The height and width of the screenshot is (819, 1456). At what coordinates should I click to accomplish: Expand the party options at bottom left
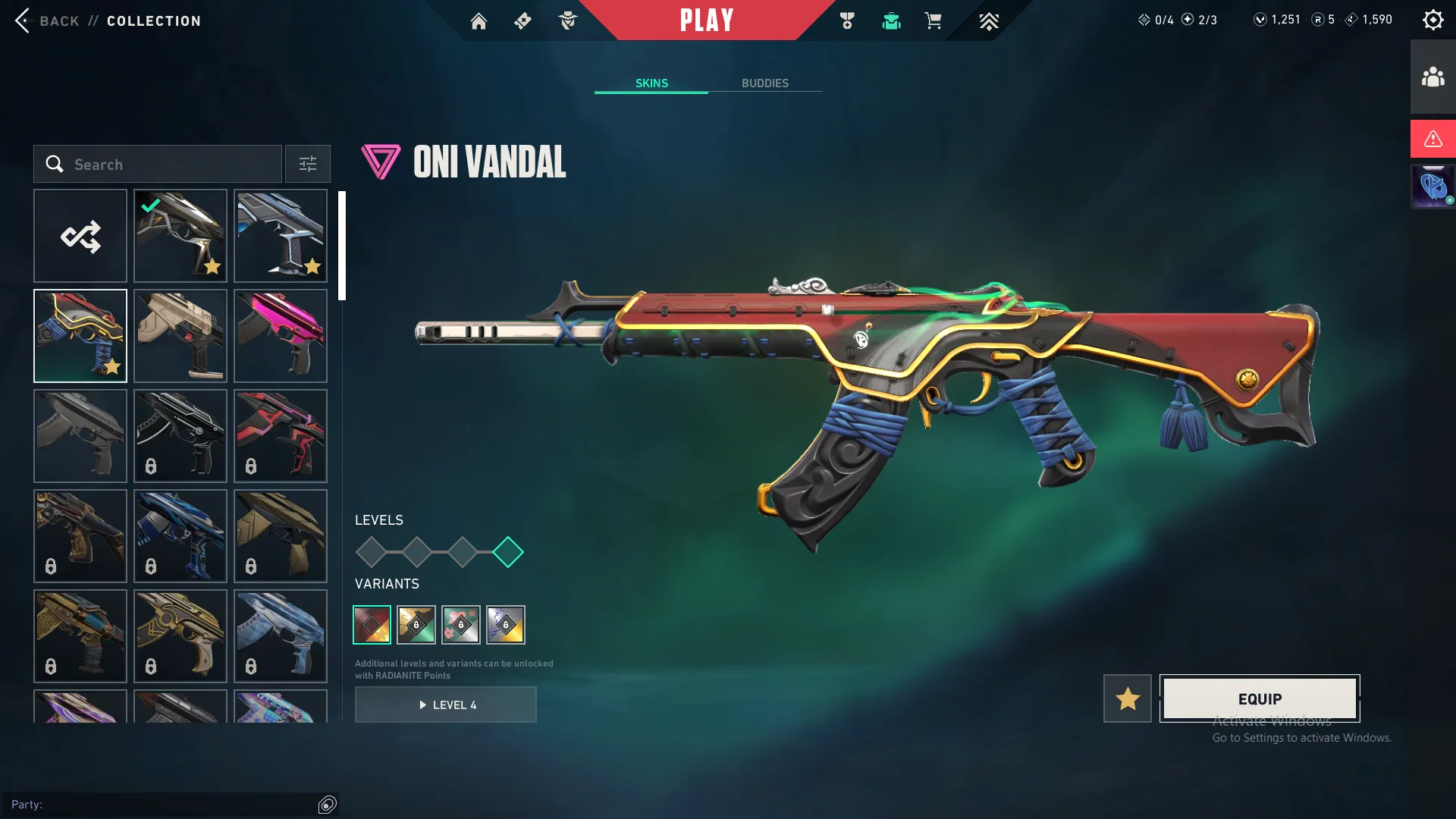pyautogui.click(x=327, y=804)
